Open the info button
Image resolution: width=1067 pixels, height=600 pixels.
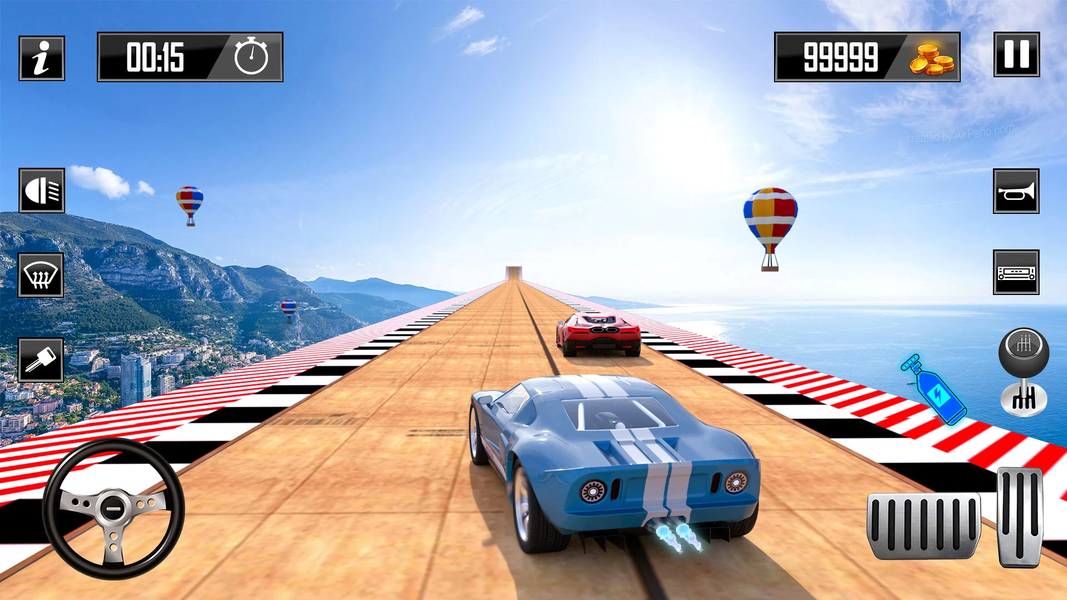pyautogui.click(x=41, y=58)
